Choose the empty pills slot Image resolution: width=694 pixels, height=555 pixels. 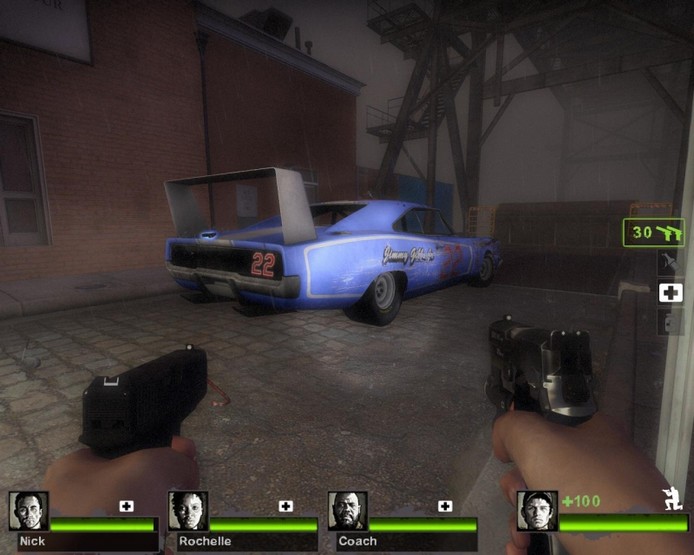(669, 321)
